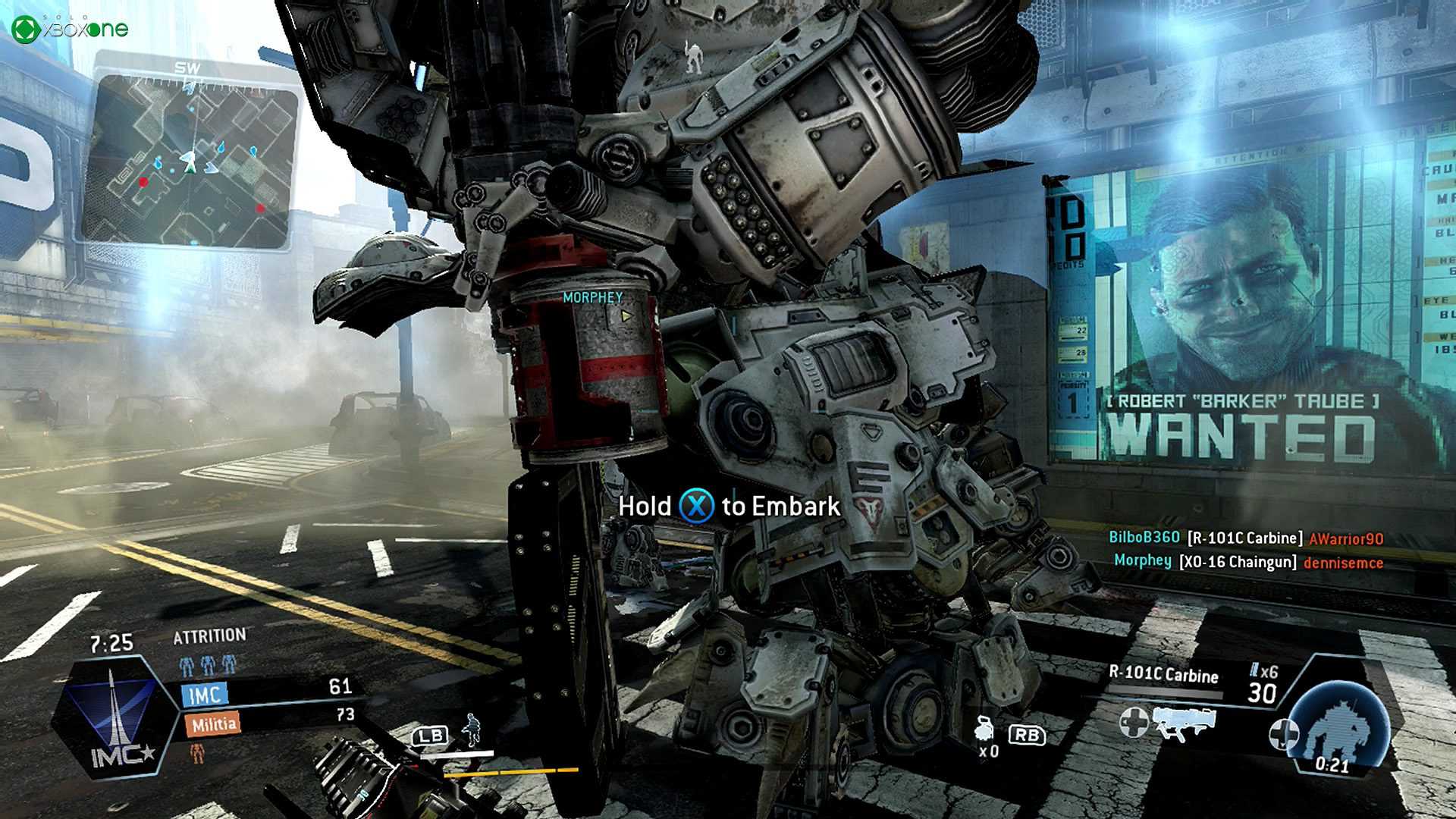Select the MORPHEY friendly name tag

click(x=592, y=298)
